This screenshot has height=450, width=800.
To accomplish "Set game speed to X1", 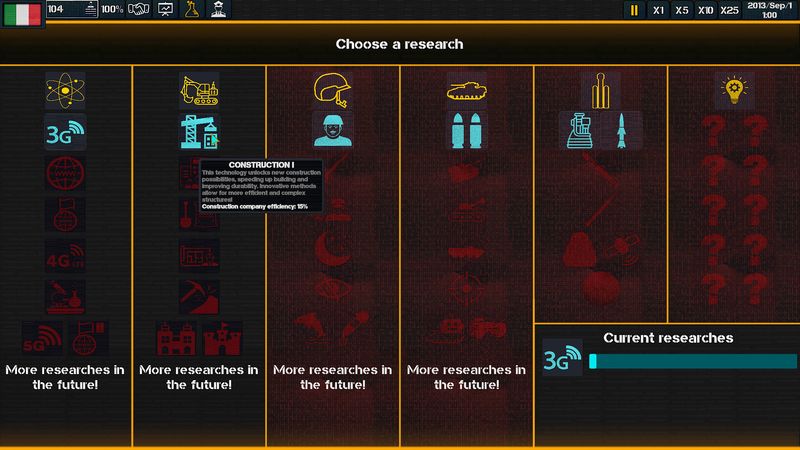I will pos(658,10).
